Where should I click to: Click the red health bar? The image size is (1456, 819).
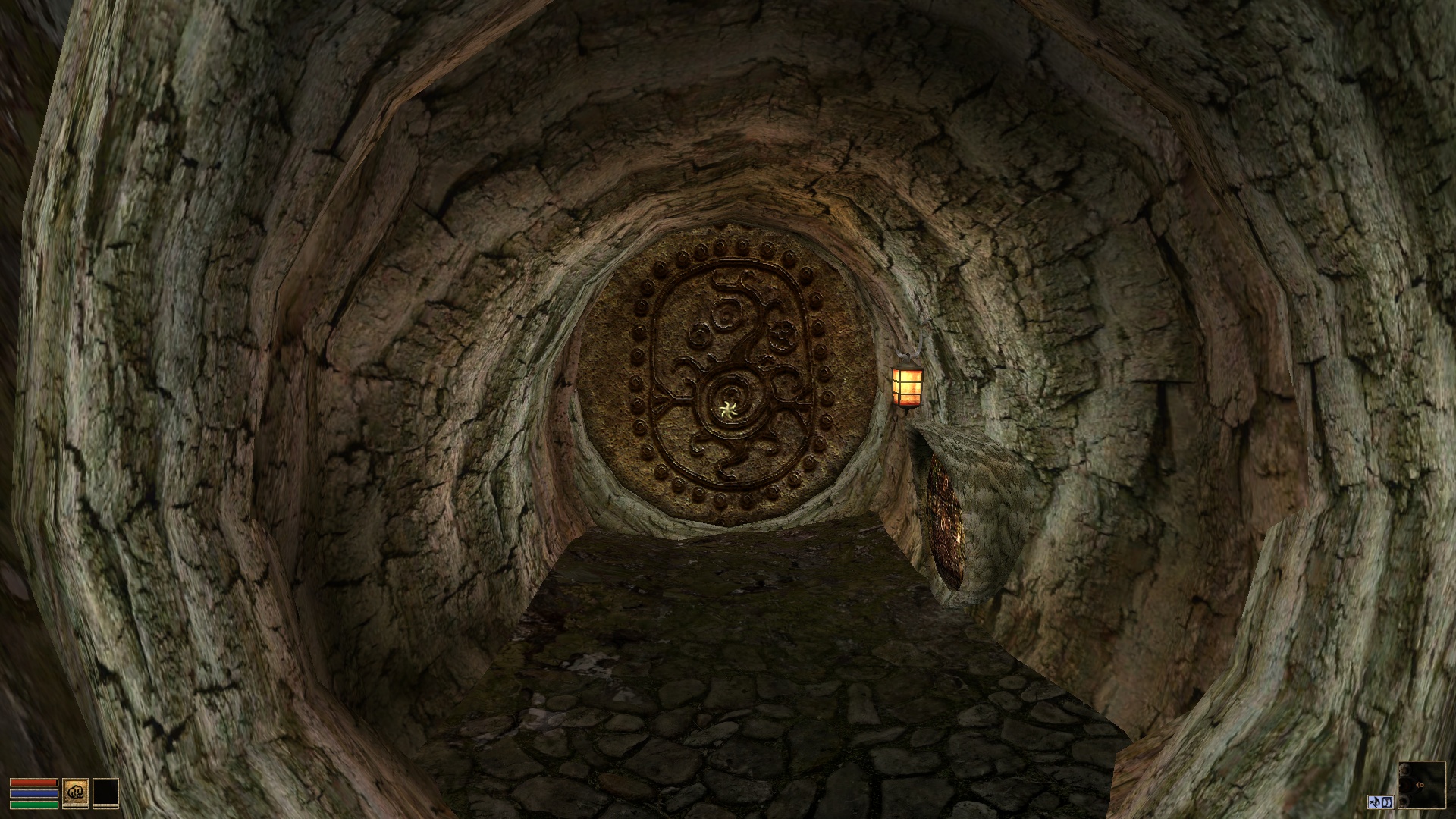(34, 782)
